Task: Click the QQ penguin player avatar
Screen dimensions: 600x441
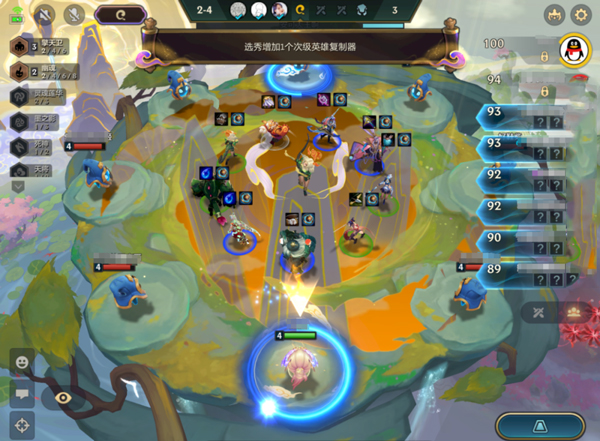Action: (x=572, y=50)
